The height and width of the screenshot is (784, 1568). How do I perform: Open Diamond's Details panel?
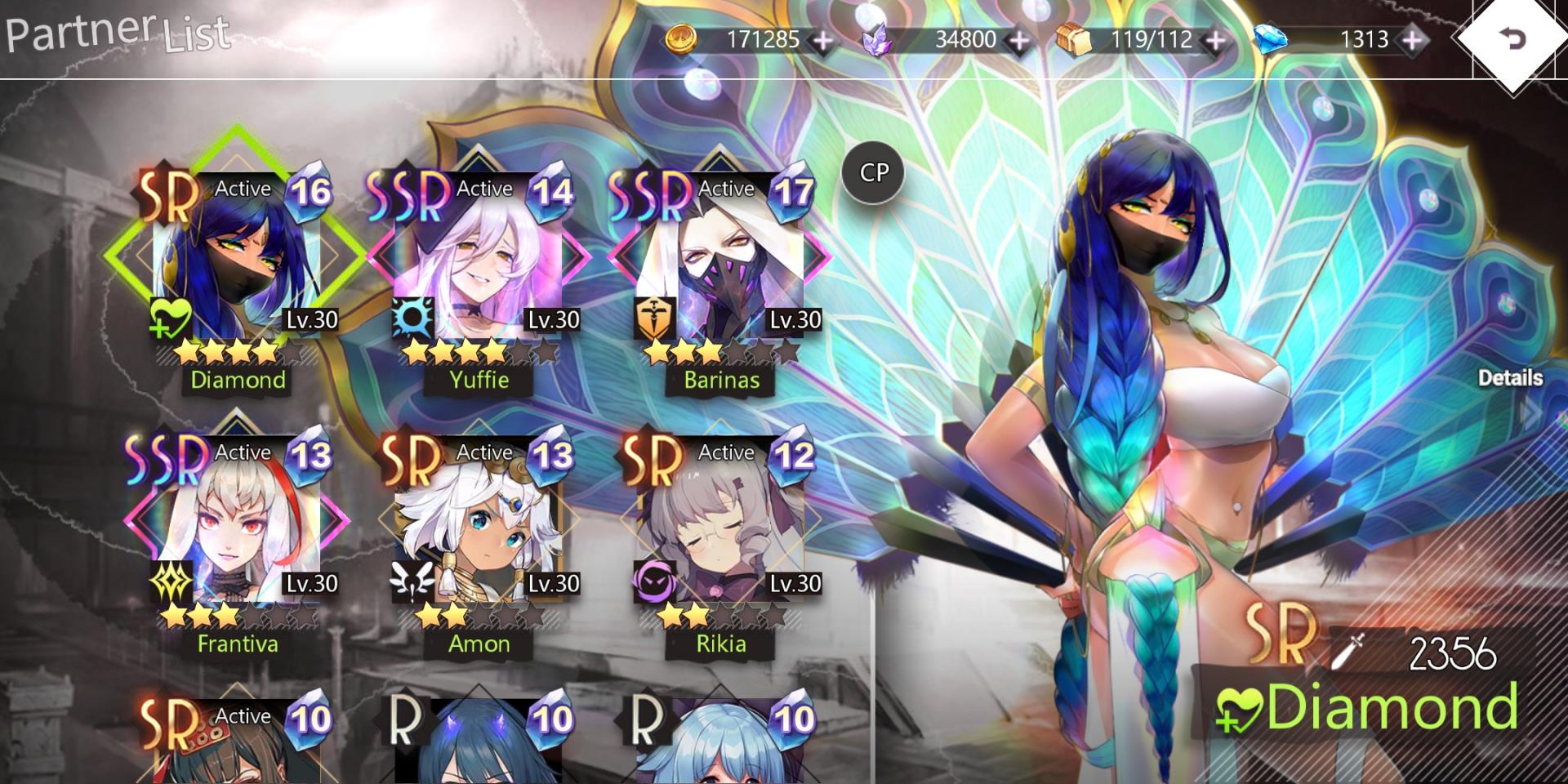click(x=1511, y=379)
